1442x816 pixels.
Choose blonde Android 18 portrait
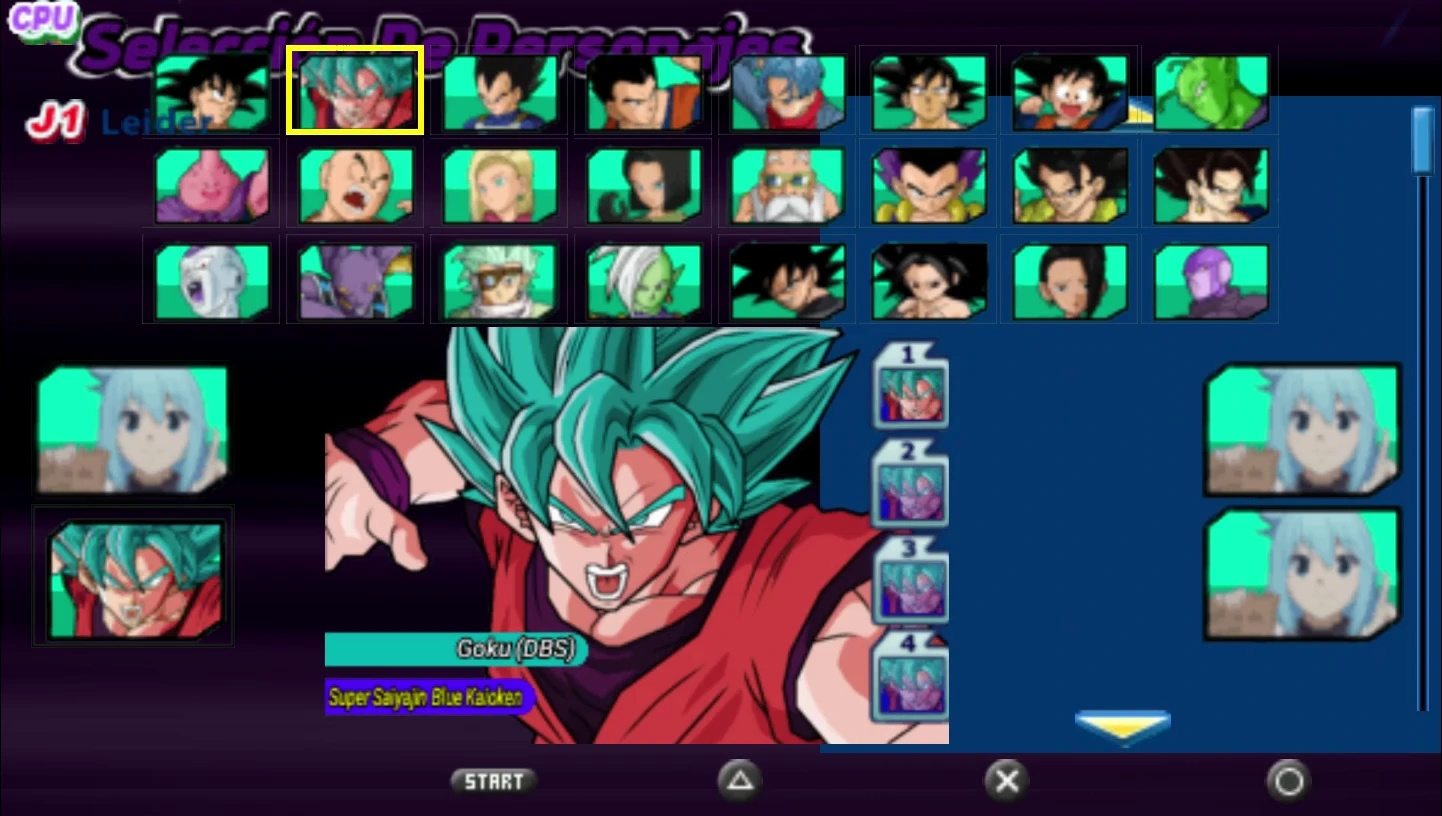[499, 185]
